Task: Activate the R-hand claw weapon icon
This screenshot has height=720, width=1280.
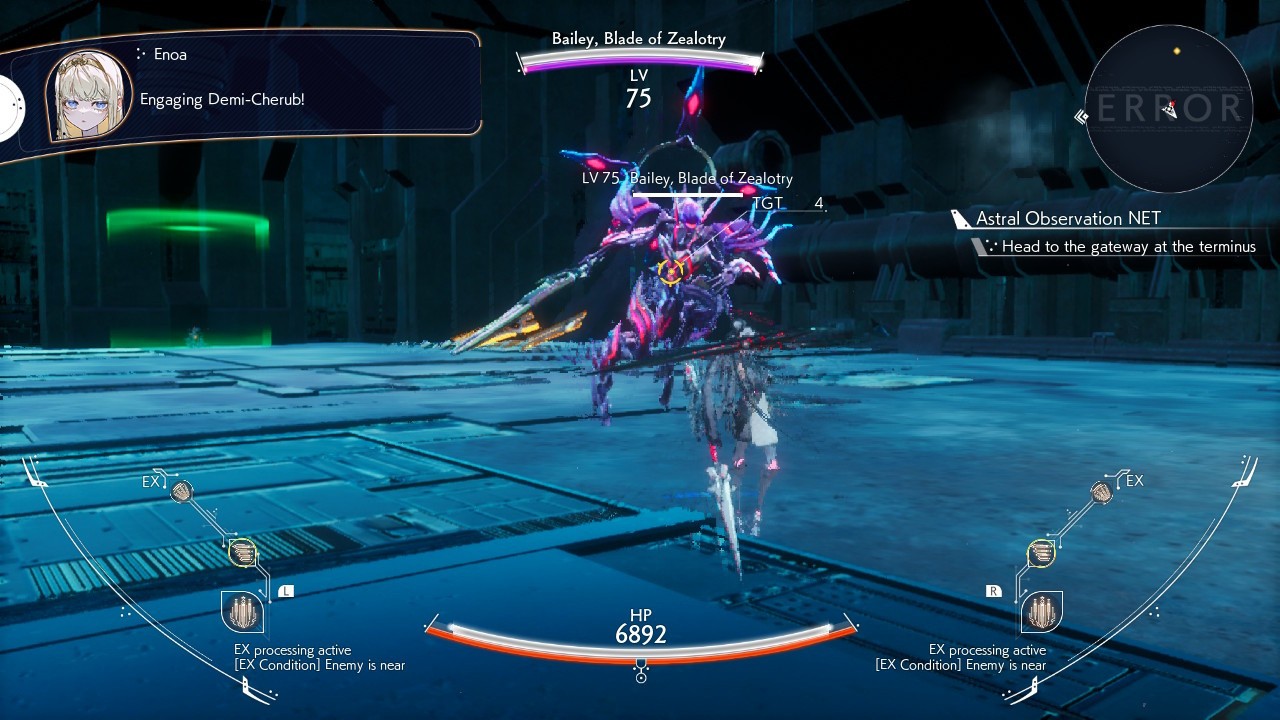Action: click(x=1041, y=611)
